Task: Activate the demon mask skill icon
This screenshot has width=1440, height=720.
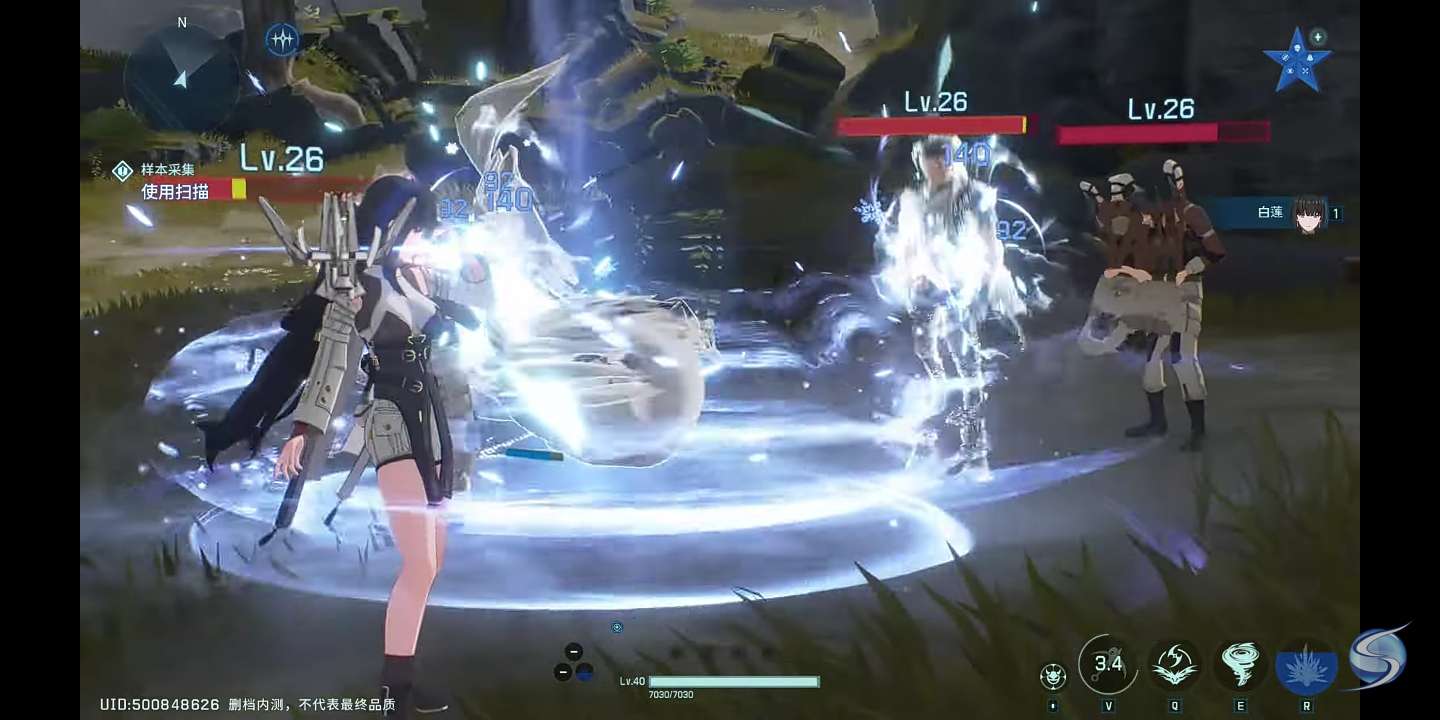Action: pos(1052,676)
